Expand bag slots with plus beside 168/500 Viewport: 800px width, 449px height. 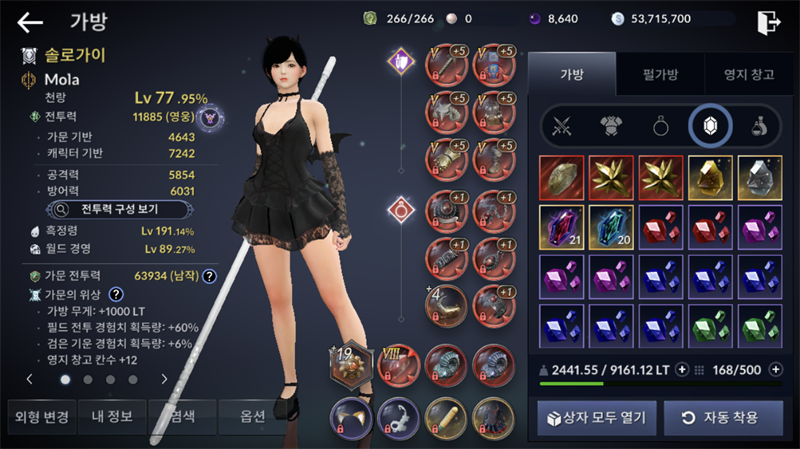pyautogui.click(x=775, y=369)
